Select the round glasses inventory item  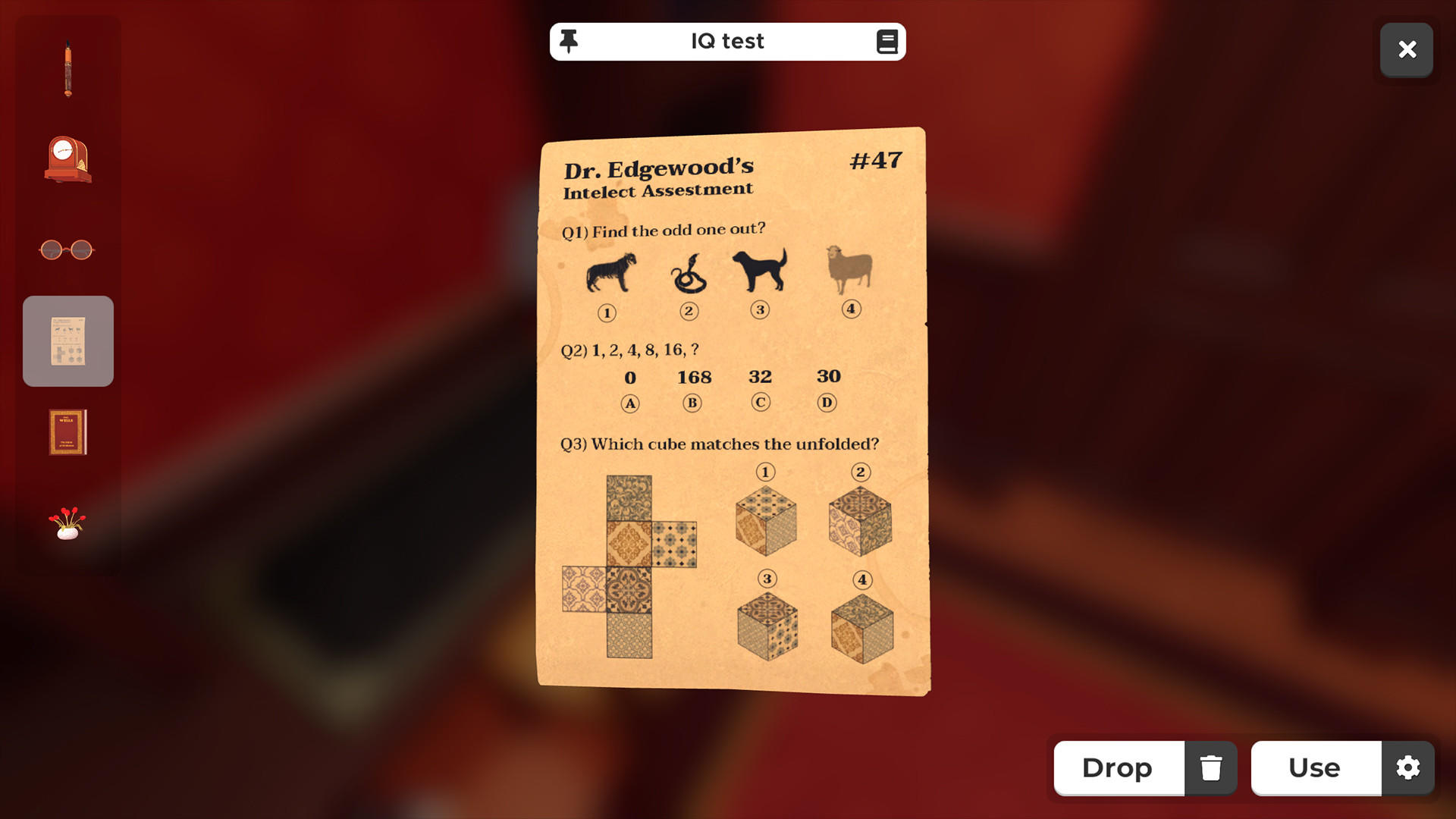click(67, 249)
